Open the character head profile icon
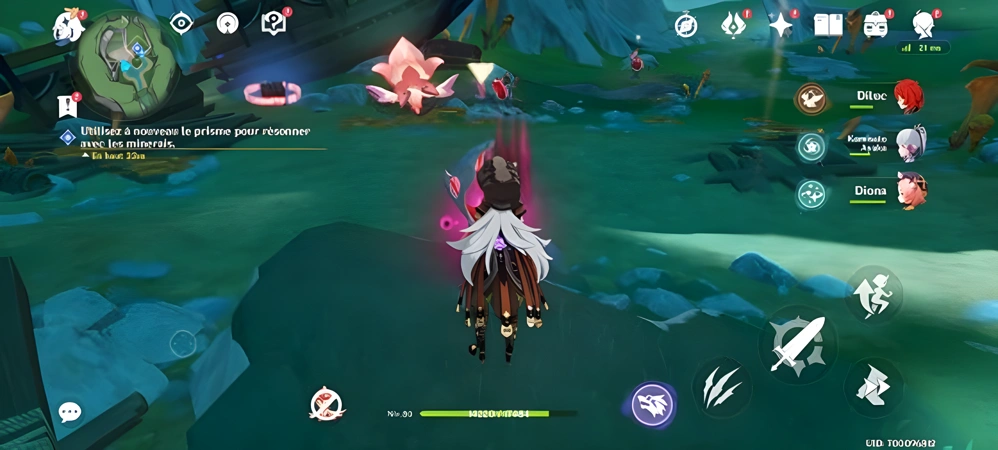Screen dimensions: 998x450 click(x=924, y=23)
